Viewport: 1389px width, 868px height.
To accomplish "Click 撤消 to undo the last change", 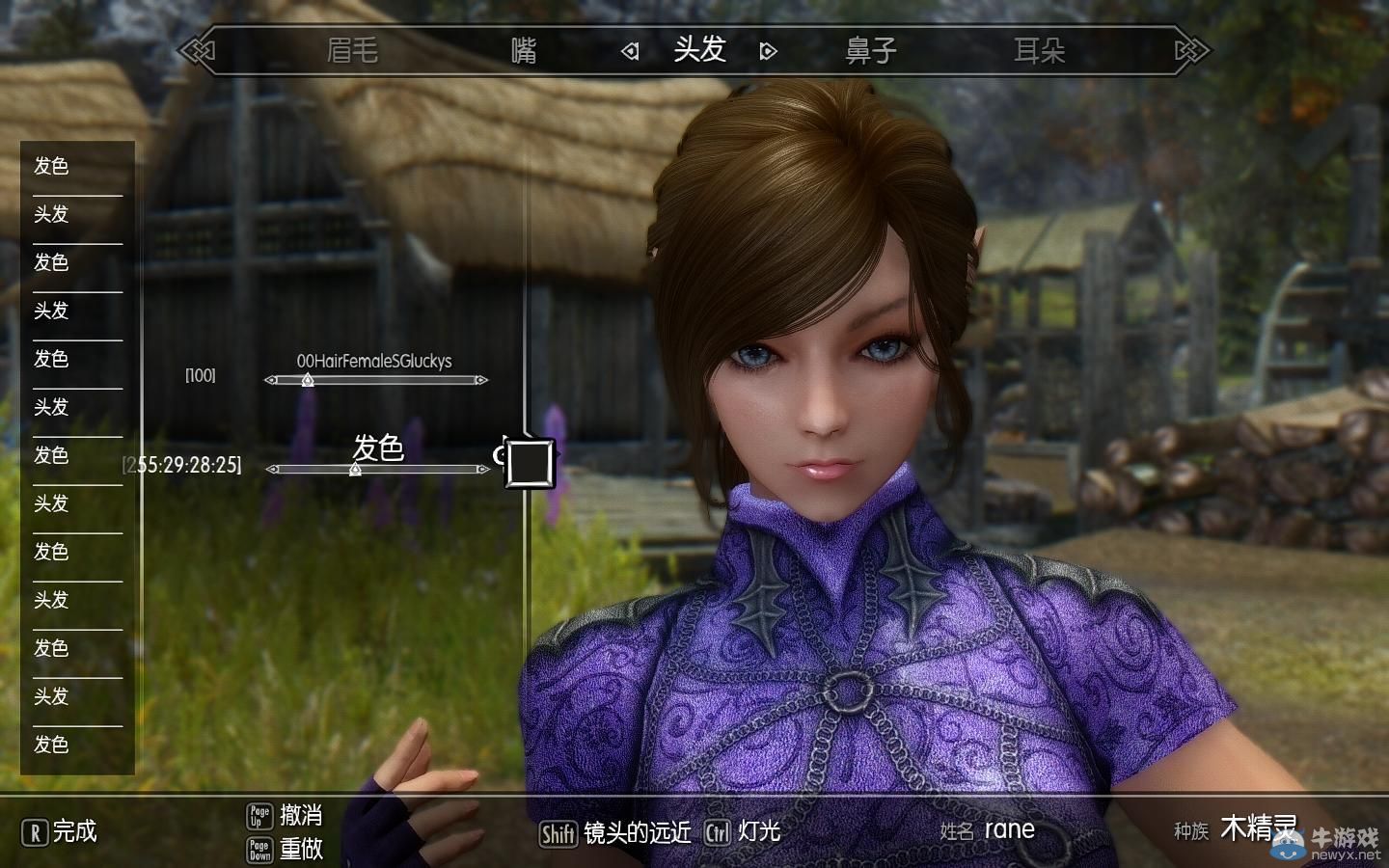I will pos(303,815).
